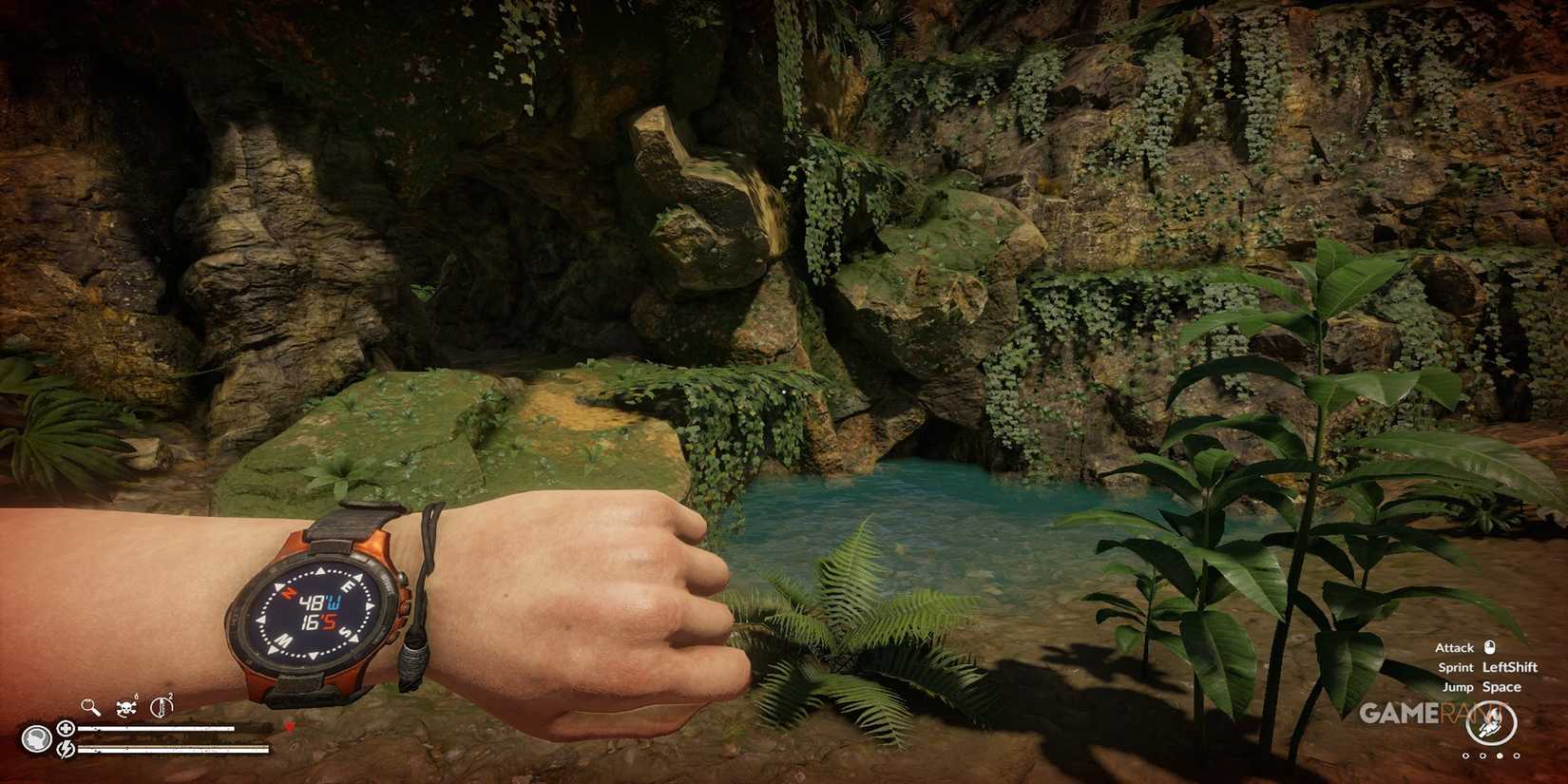1568x784 pixels.
Task: Select the circular sanity brain icon
Action: tap(38, 739)
